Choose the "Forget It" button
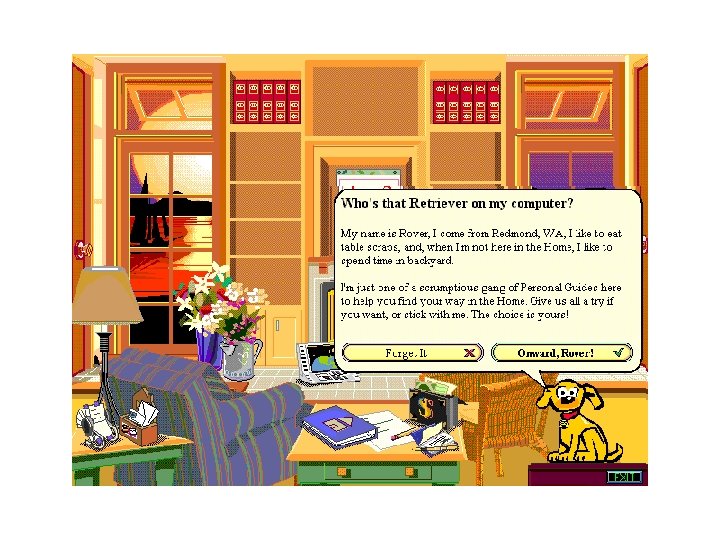This screenshot has height=540, width=720. coord(413,353)
